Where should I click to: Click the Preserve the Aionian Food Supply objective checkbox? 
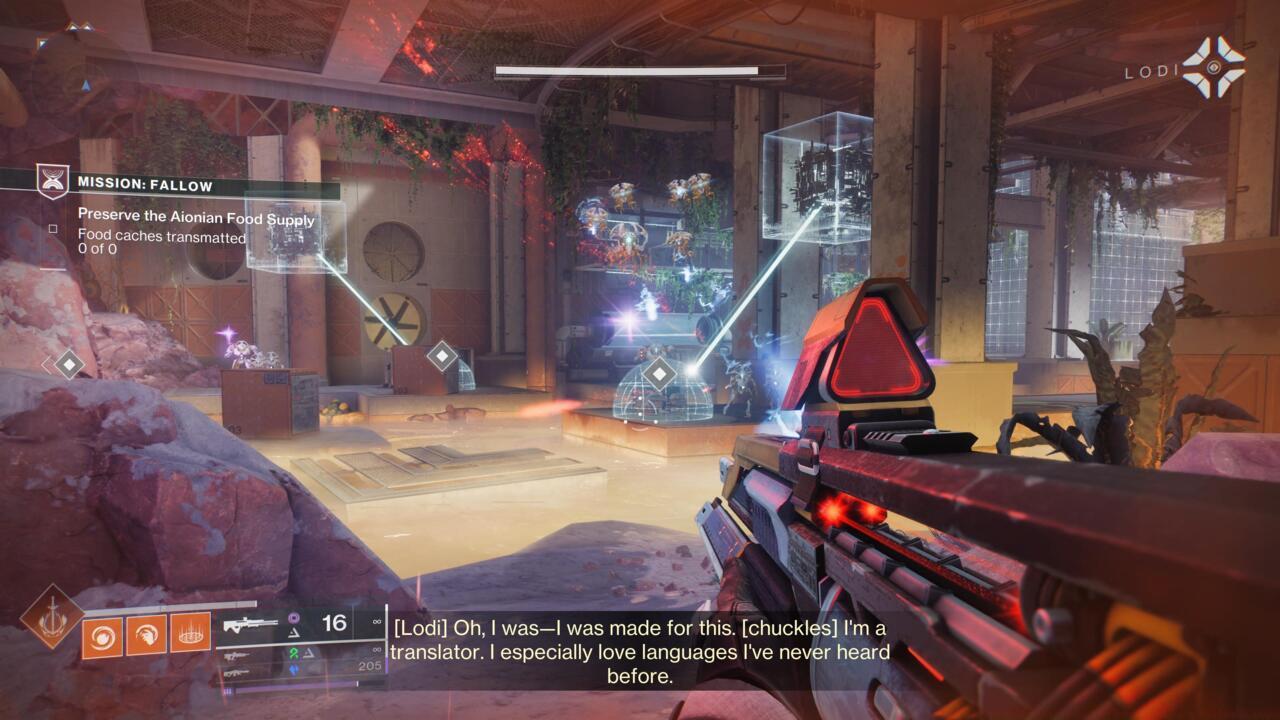pos(52,228)
